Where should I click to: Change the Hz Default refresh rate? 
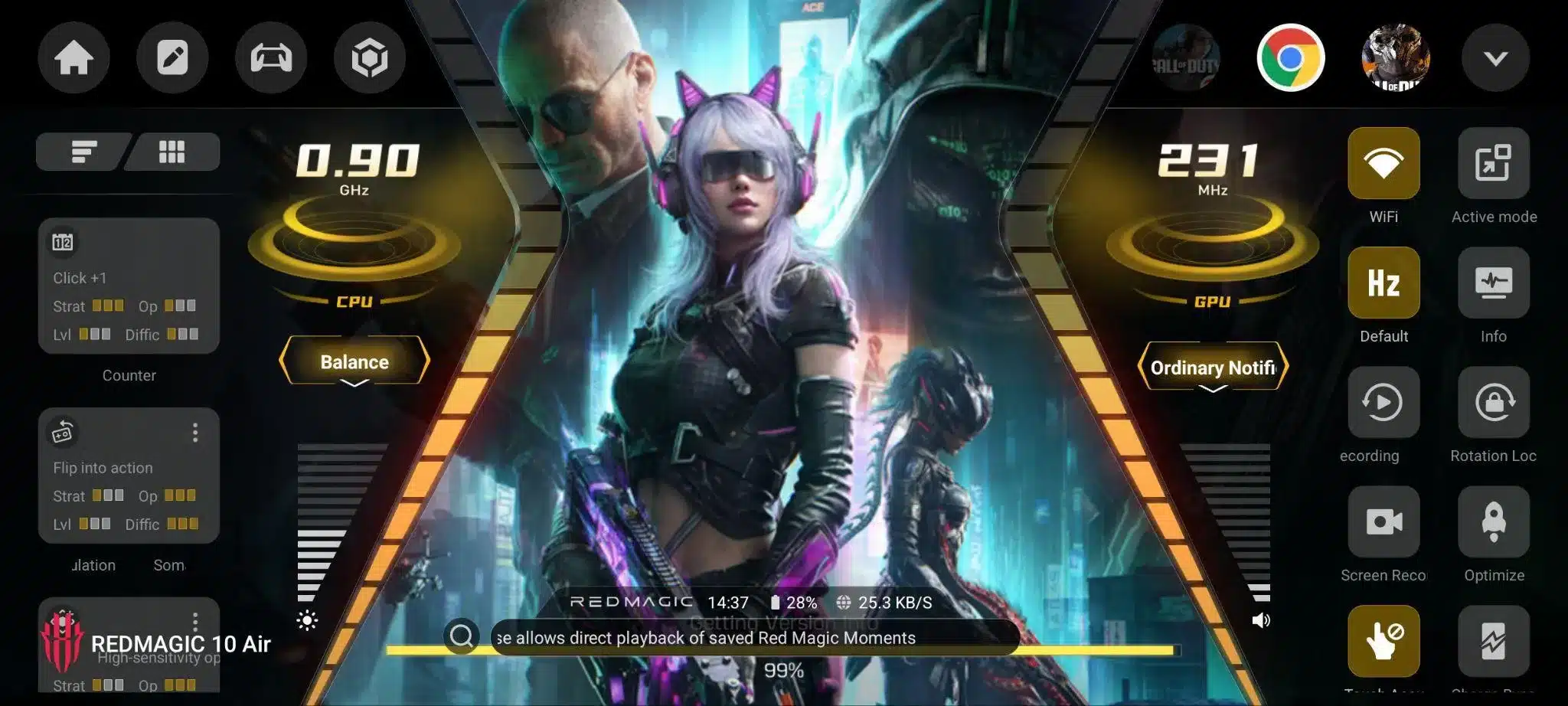[1383, 283]
